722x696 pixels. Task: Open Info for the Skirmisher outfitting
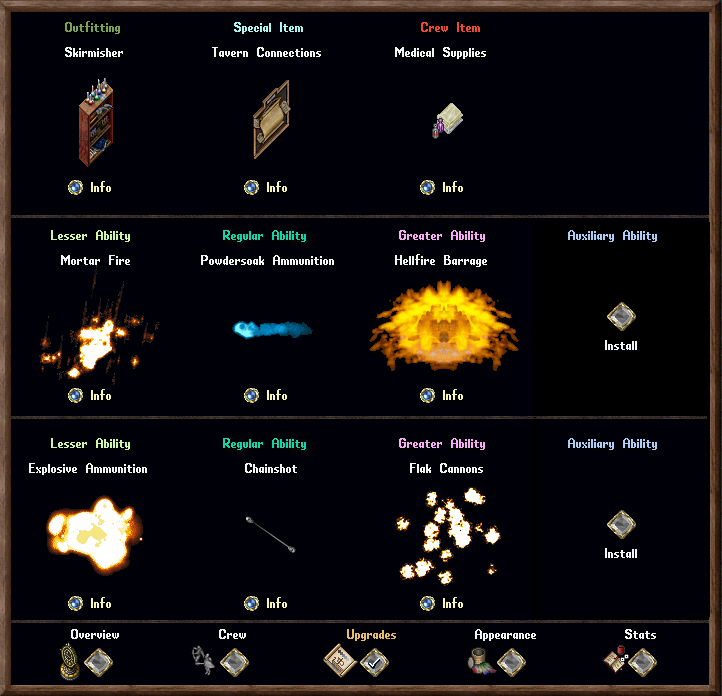point(76,187)
